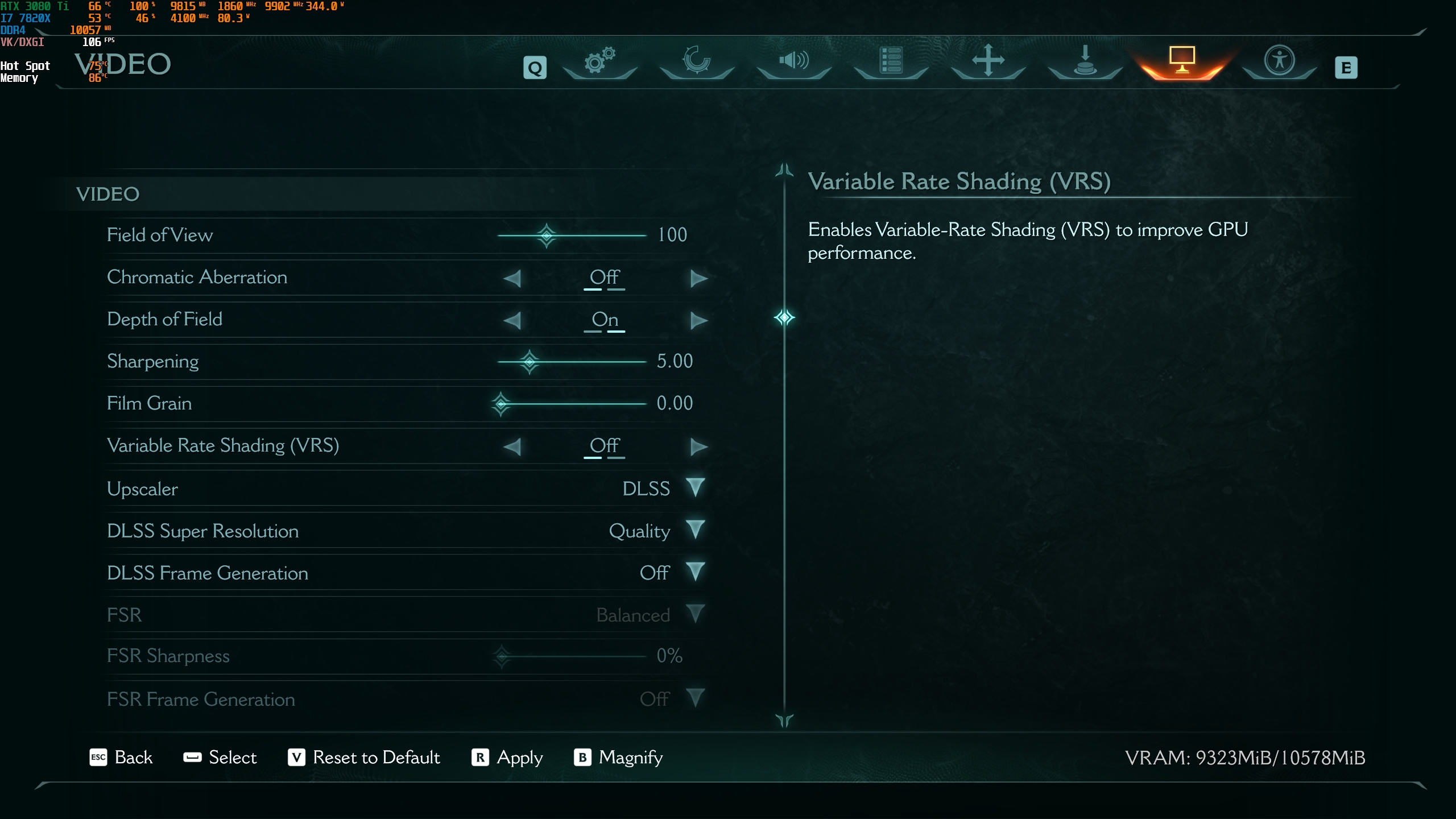Apply the video settings changes
This screenshot has height=819, width=1456.
coord(507,758)
